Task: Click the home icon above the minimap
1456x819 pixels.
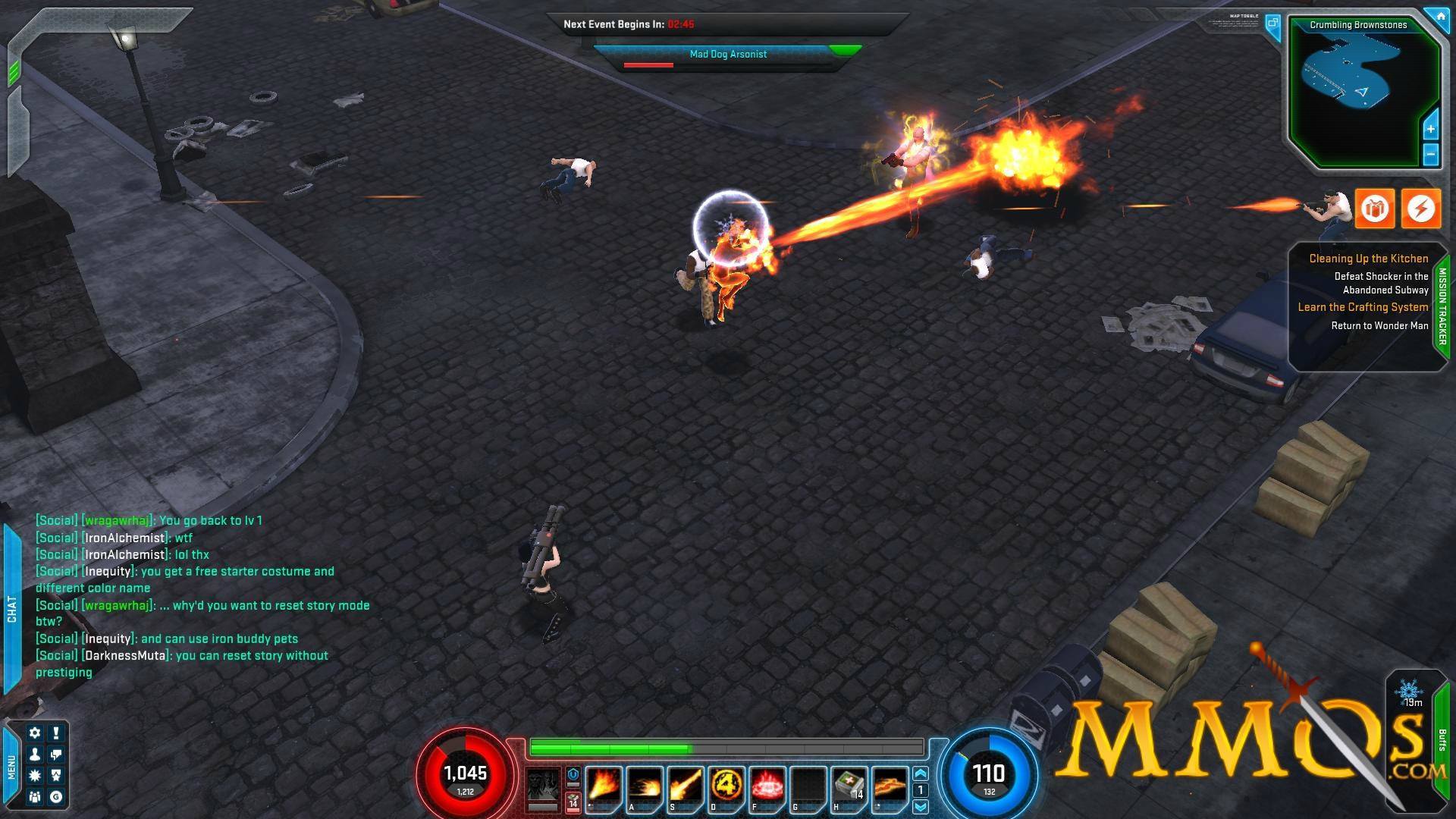Action: pyautogui.click(x=1439, y=15)
